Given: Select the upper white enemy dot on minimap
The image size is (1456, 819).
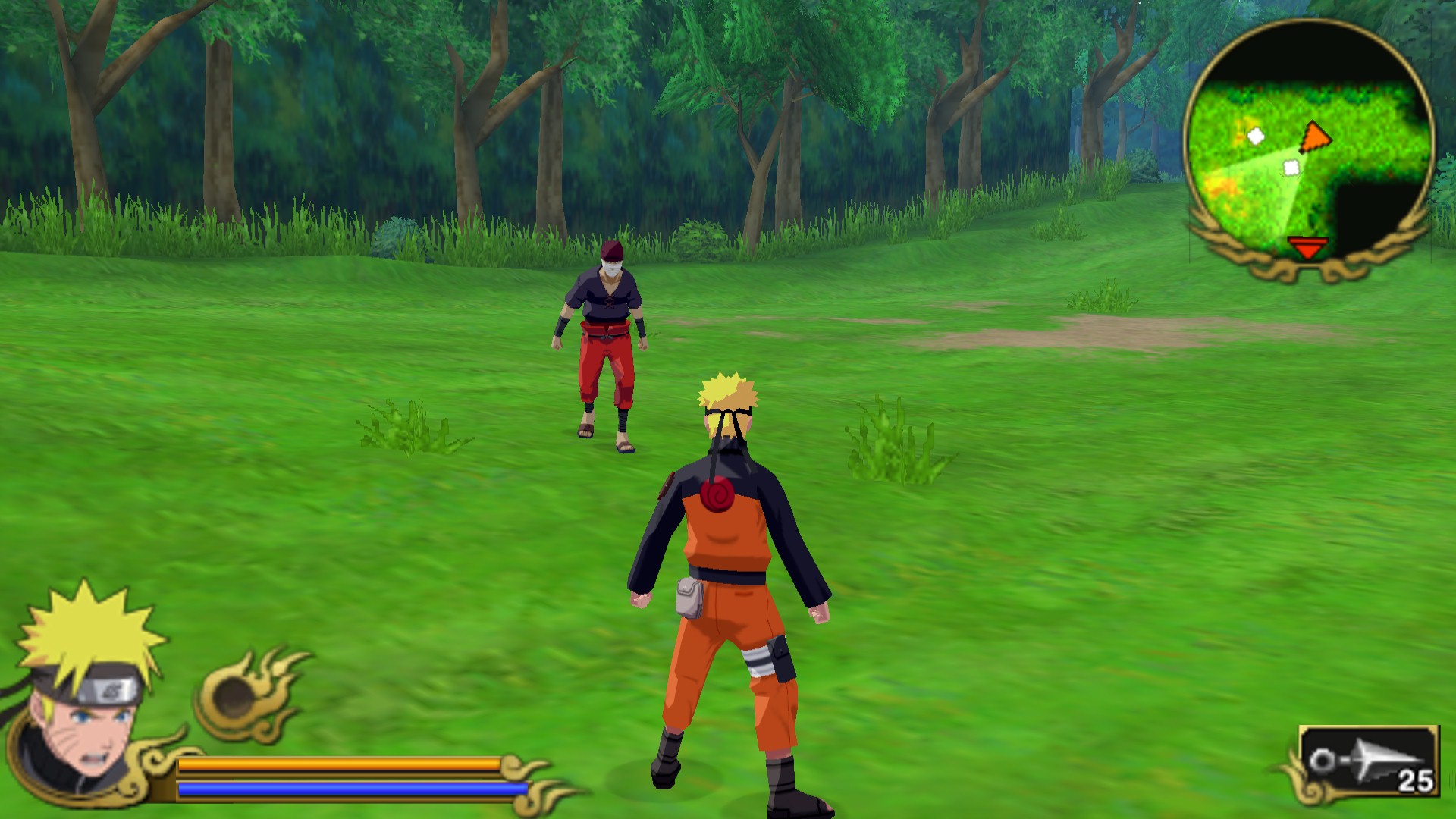Looking at the screenshot, I should [x=1255, y=137].
